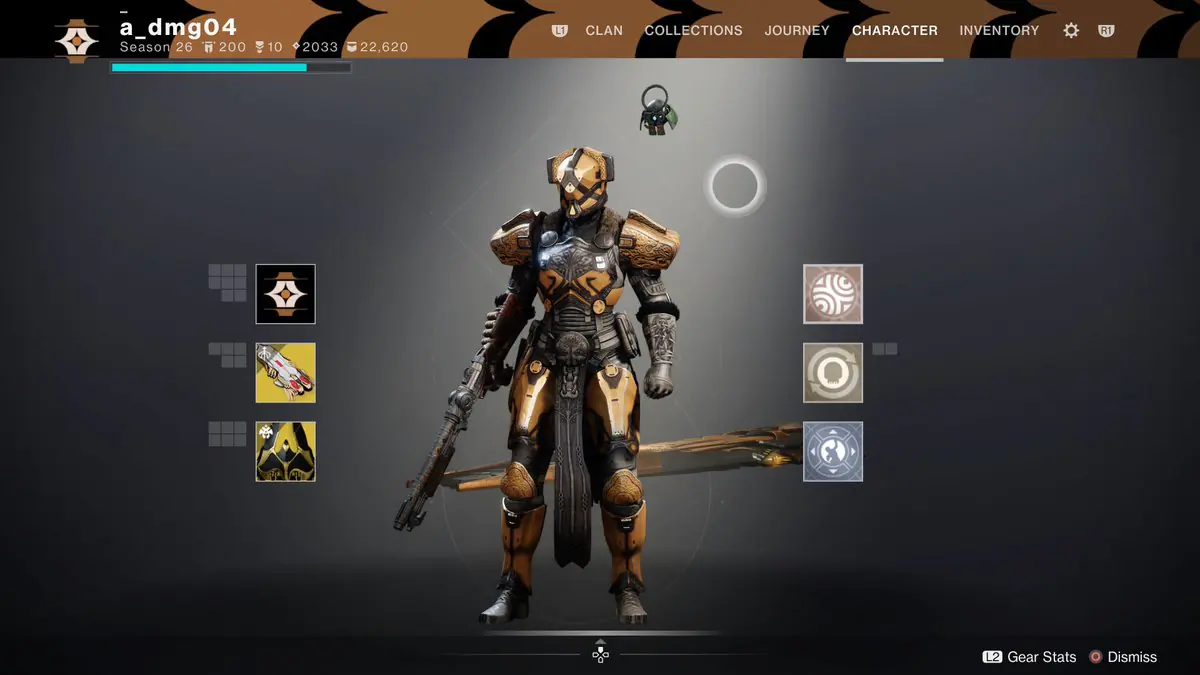Screen dimensions: 1200x675
Task: Select the yellow hooded figure slot
Action: pyautogui.click(x=286, y=451)
